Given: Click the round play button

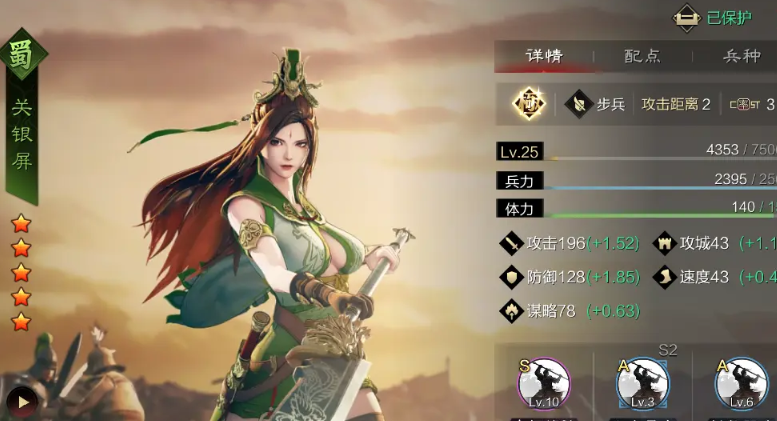Looking at the screenshot, I should pyautogui.click(x=22, y=401).
